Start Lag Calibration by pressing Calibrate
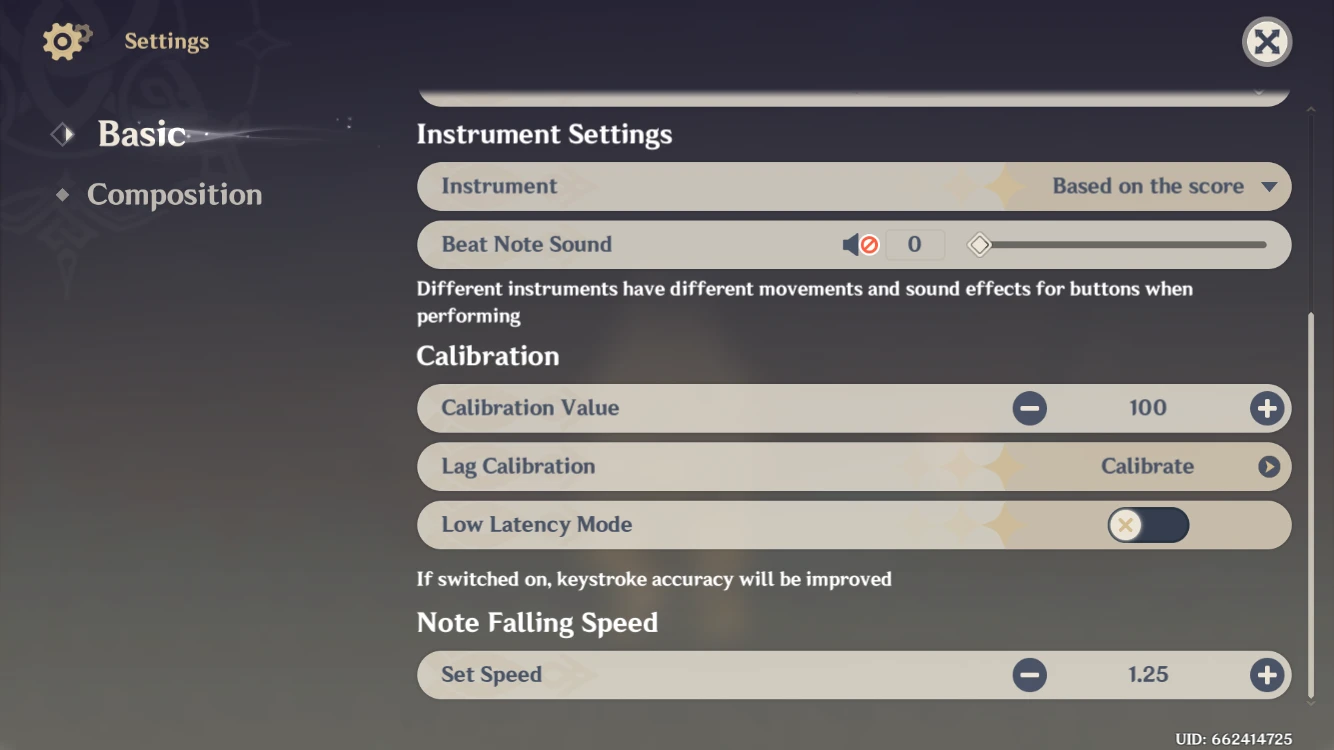The image size is (1334, 750). pyautogui.click(x=1148, y=466)
